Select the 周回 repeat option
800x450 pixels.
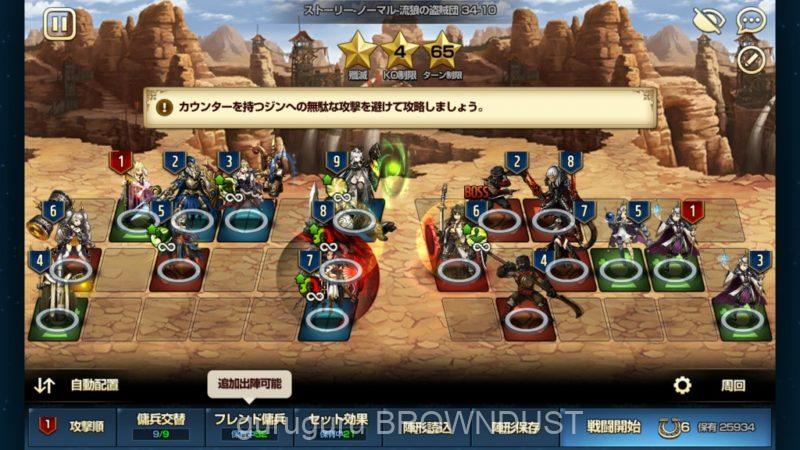coord(733,385)
